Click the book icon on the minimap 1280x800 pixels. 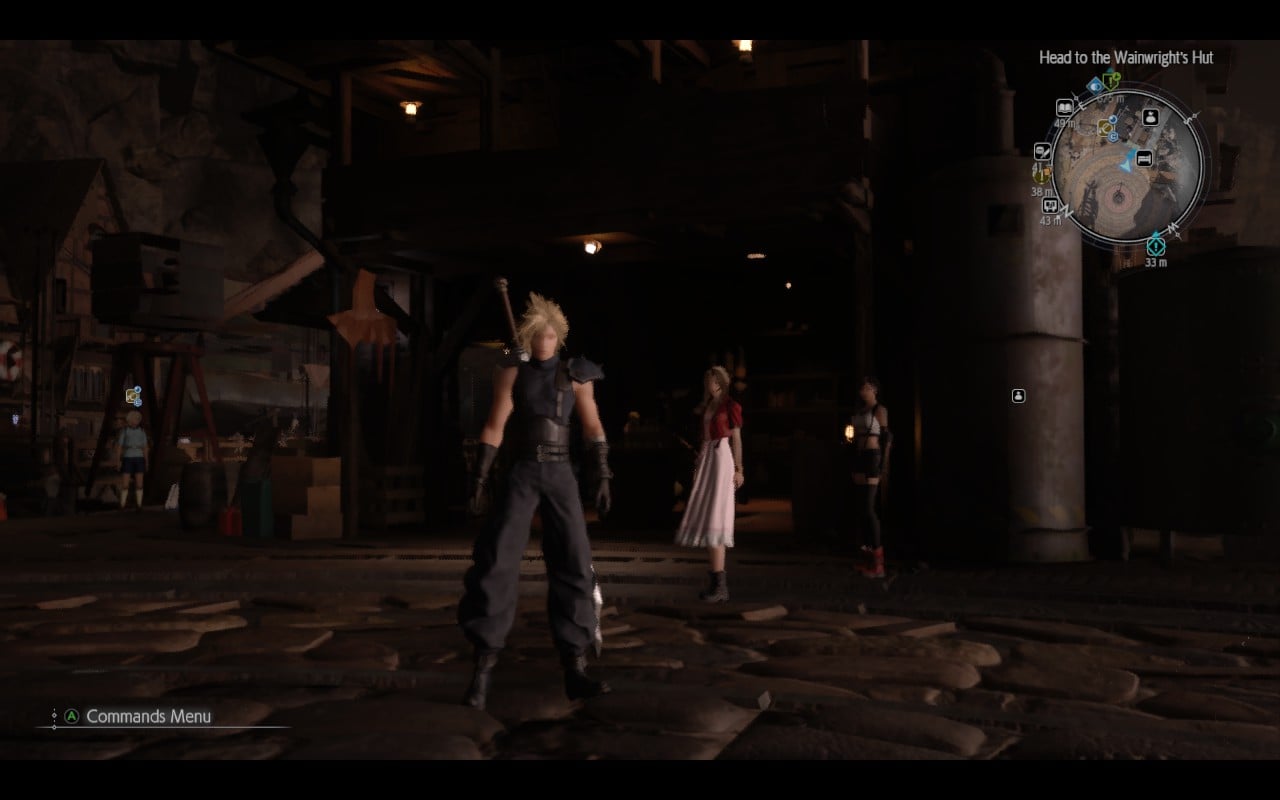(1064, 106)
